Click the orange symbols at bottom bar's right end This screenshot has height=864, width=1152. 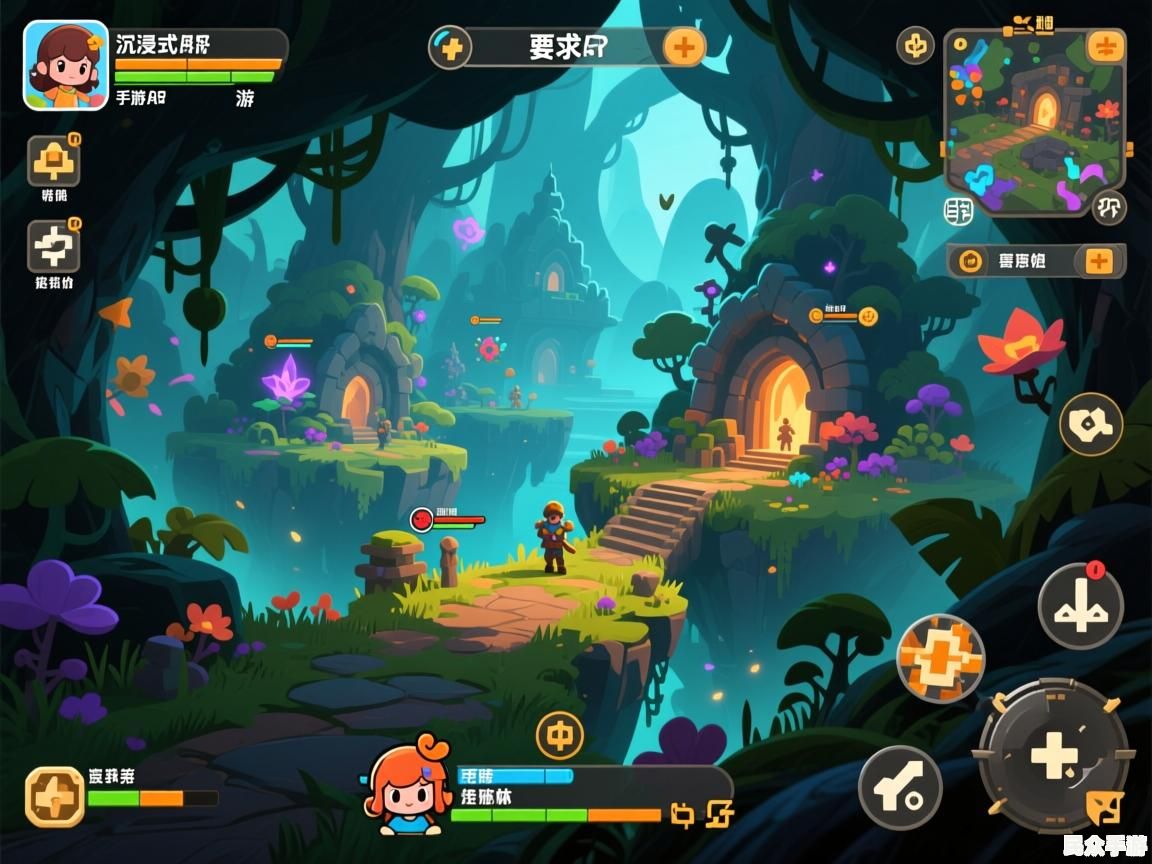coord(704,814)
